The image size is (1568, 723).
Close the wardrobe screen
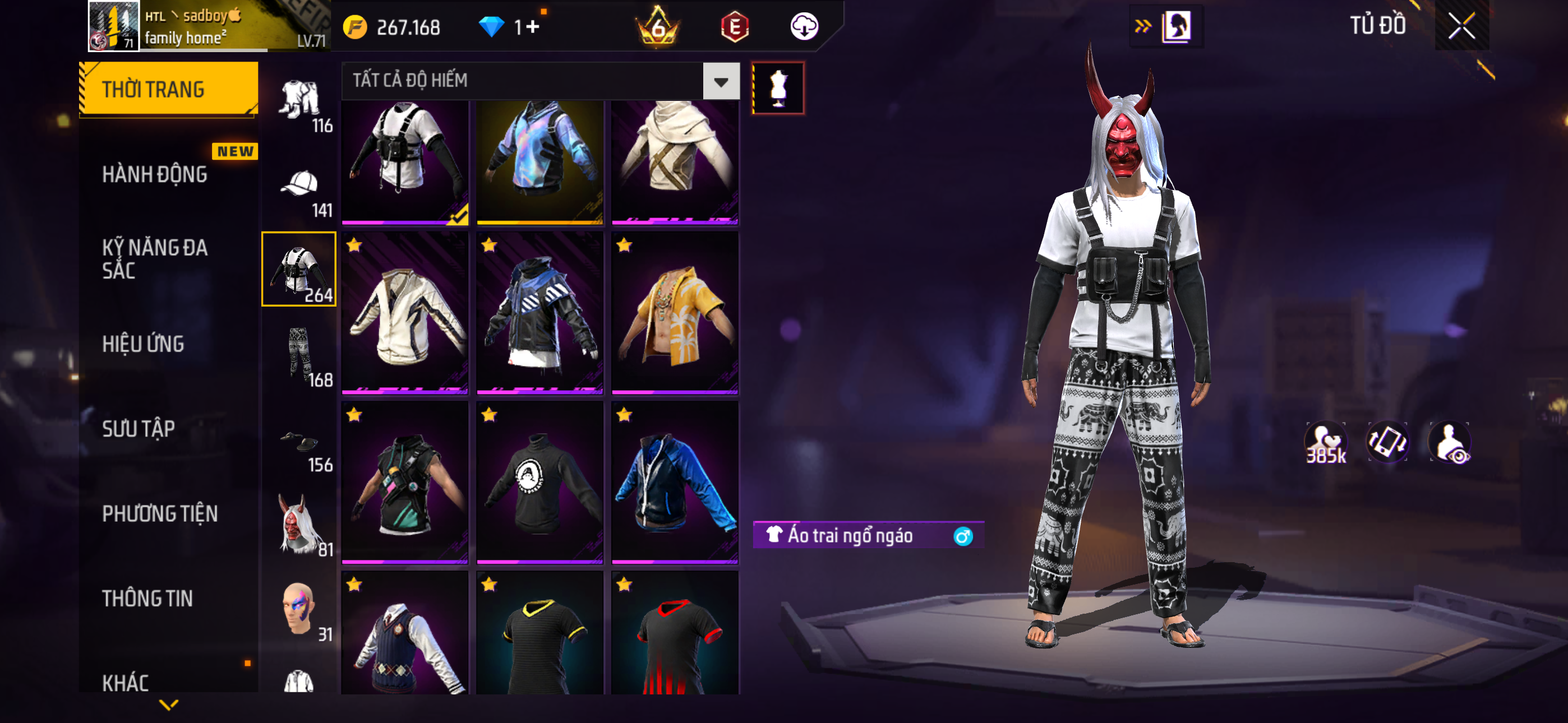[x=1461, y=26]
